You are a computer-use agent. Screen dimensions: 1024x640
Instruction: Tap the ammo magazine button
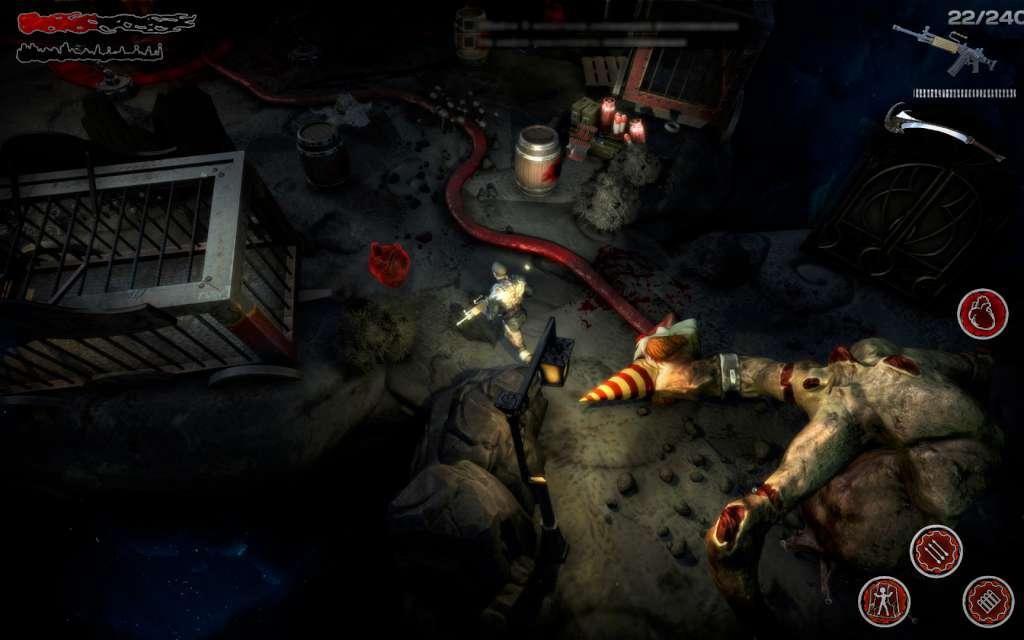pos(988,600)
